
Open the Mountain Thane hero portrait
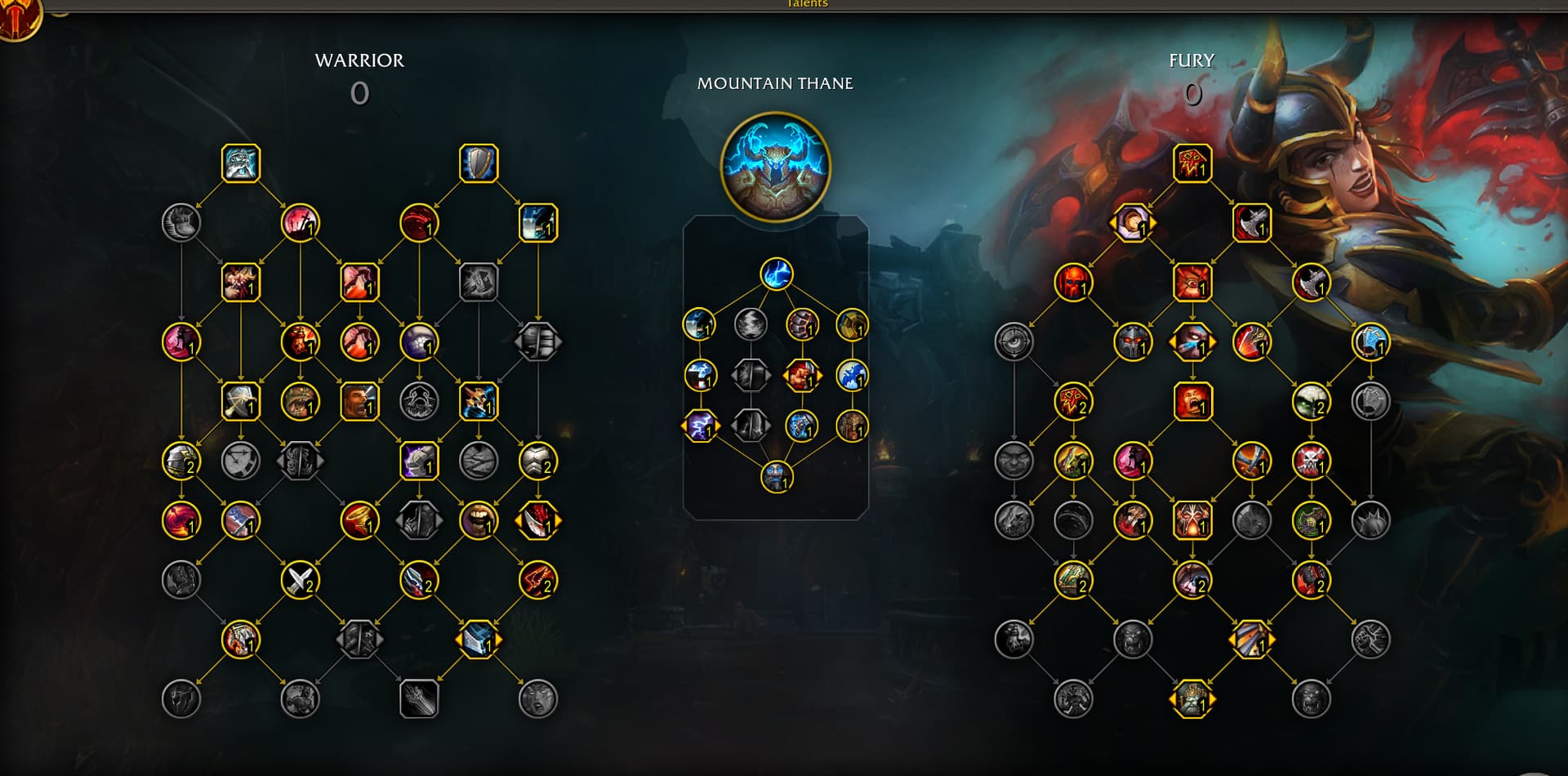(775, 167)
